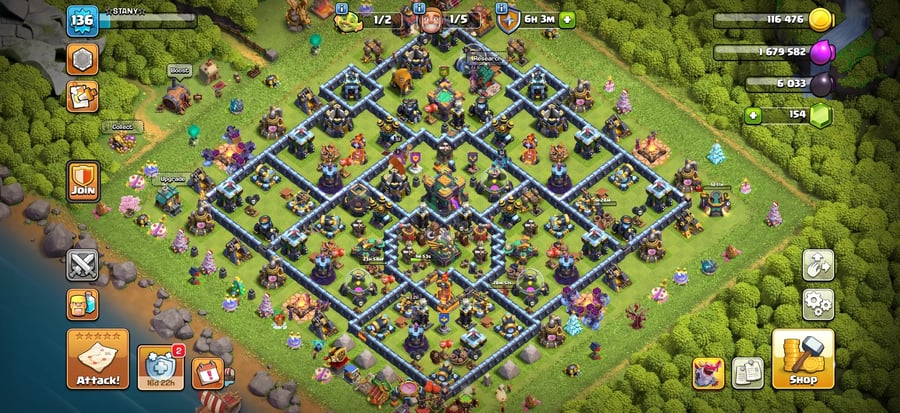Screen dimensions: 900x413
Task: Add shield time with green plus button
Action: pos(567,18)
